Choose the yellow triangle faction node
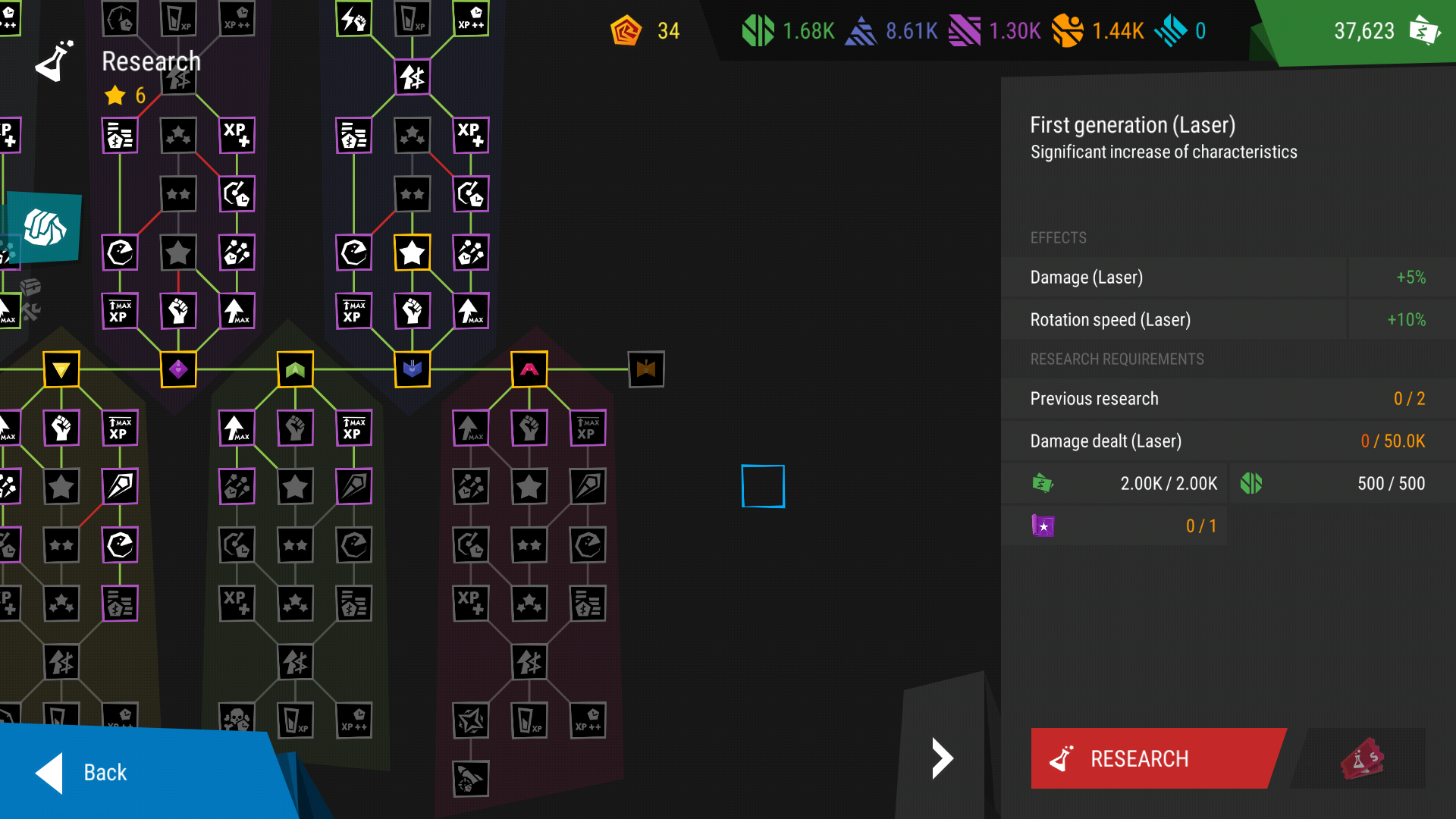 pos(61,369)
